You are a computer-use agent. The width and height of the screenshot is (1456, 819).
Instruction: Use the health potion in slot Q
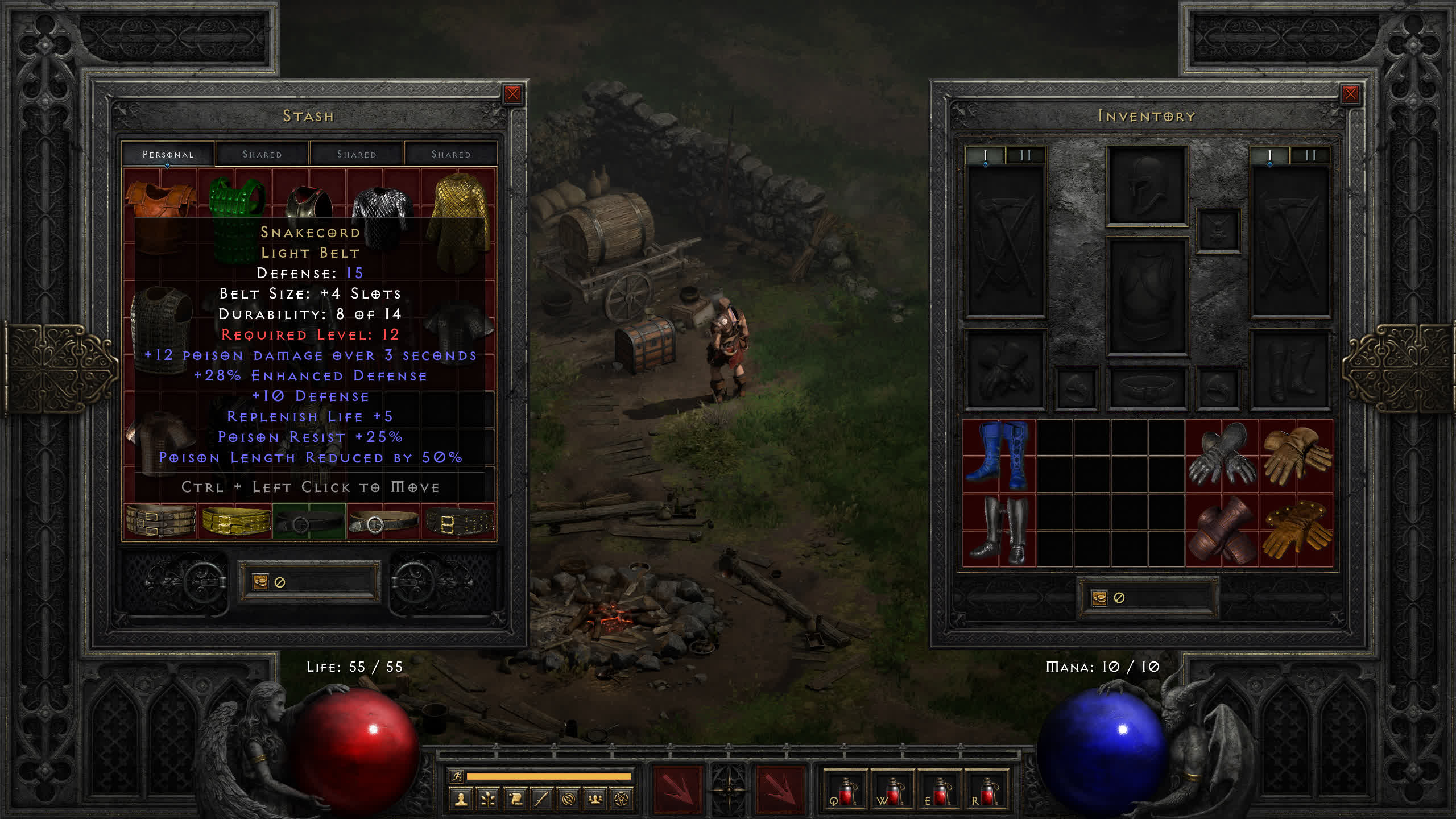point(845,791)
